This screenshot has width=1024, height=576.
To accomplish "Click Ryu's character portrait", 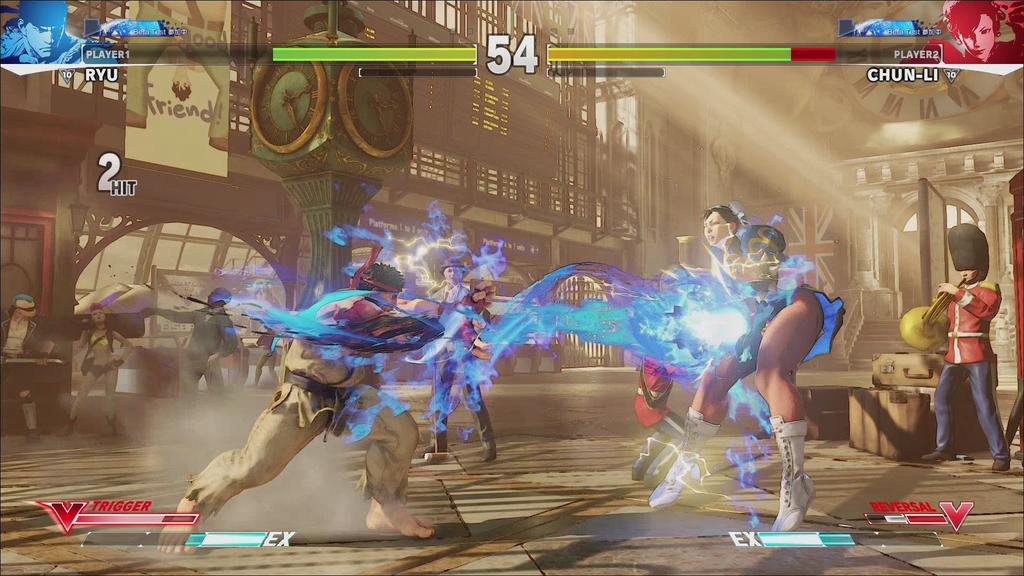I will [x=38, y=32].
